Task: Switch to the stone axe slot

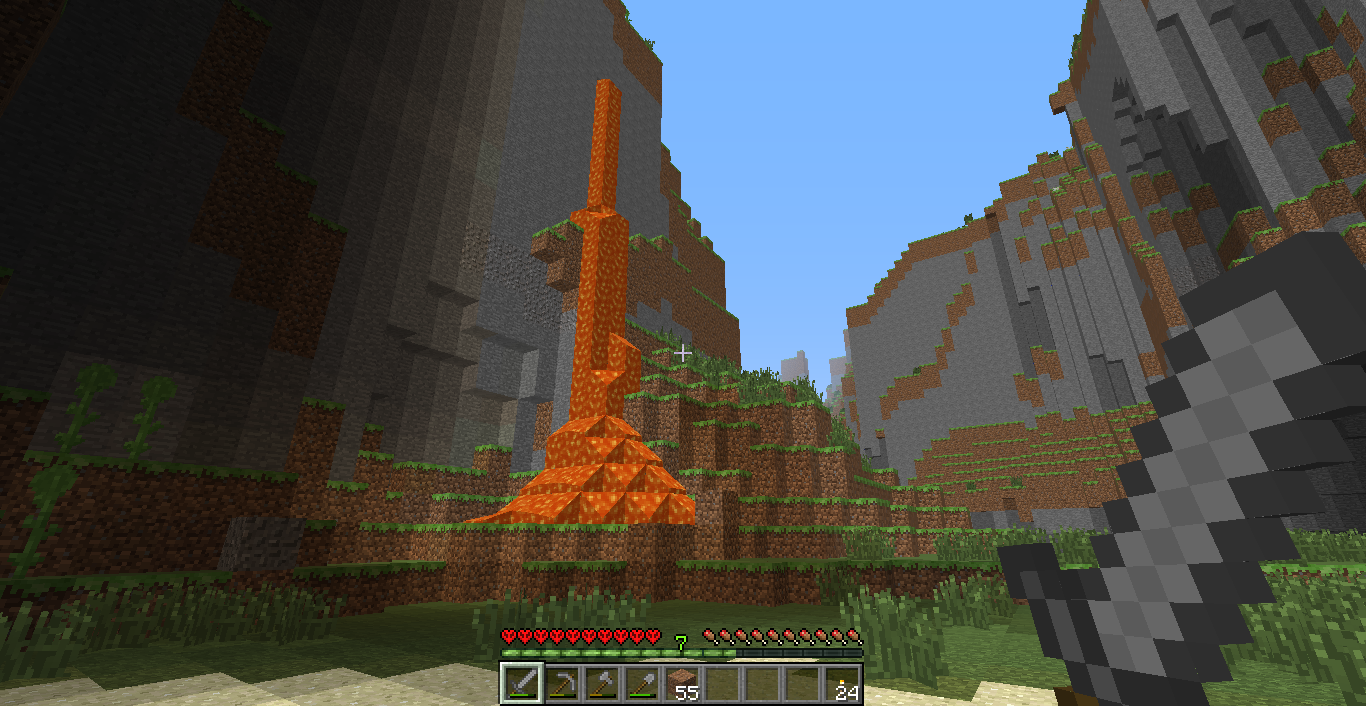Action: 602,683
